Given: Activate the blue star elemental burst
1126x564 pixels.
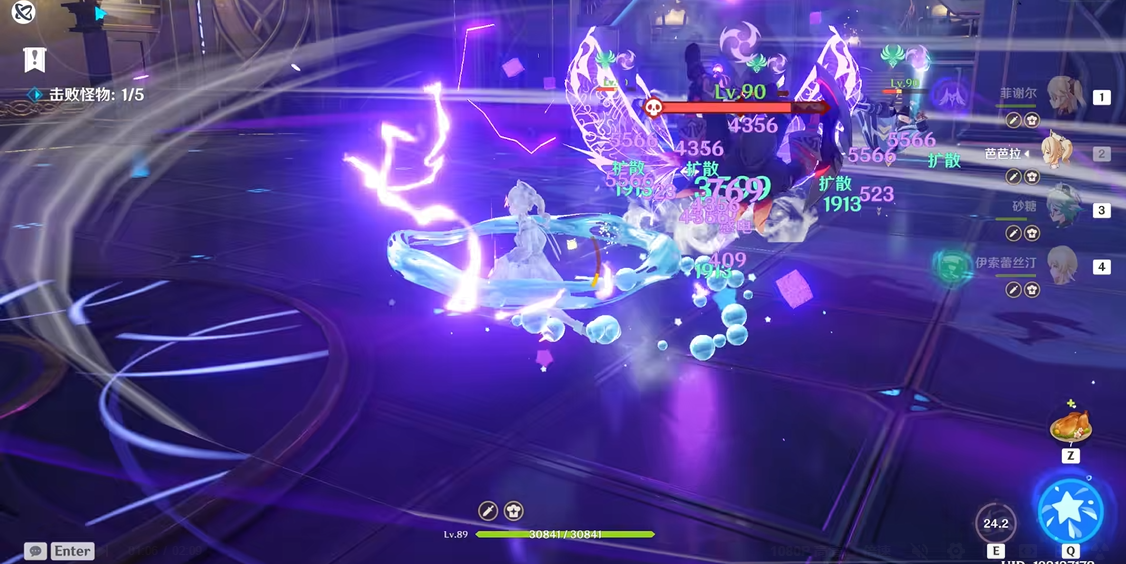Looking at the screenshot, I should pyautogui.click(x=1070, y=511).
